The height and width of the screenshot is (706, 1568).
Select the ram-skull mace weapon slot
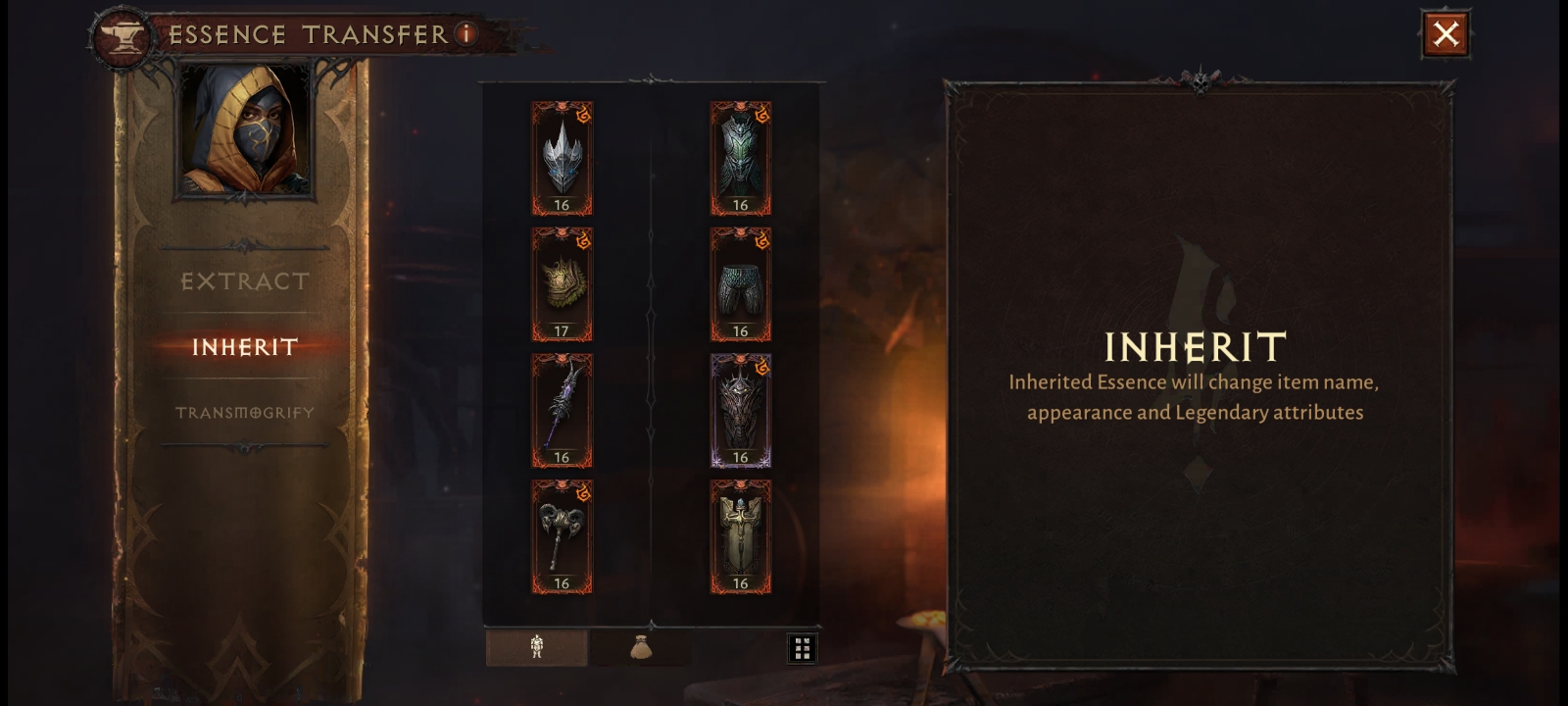[x=562, y=536]
